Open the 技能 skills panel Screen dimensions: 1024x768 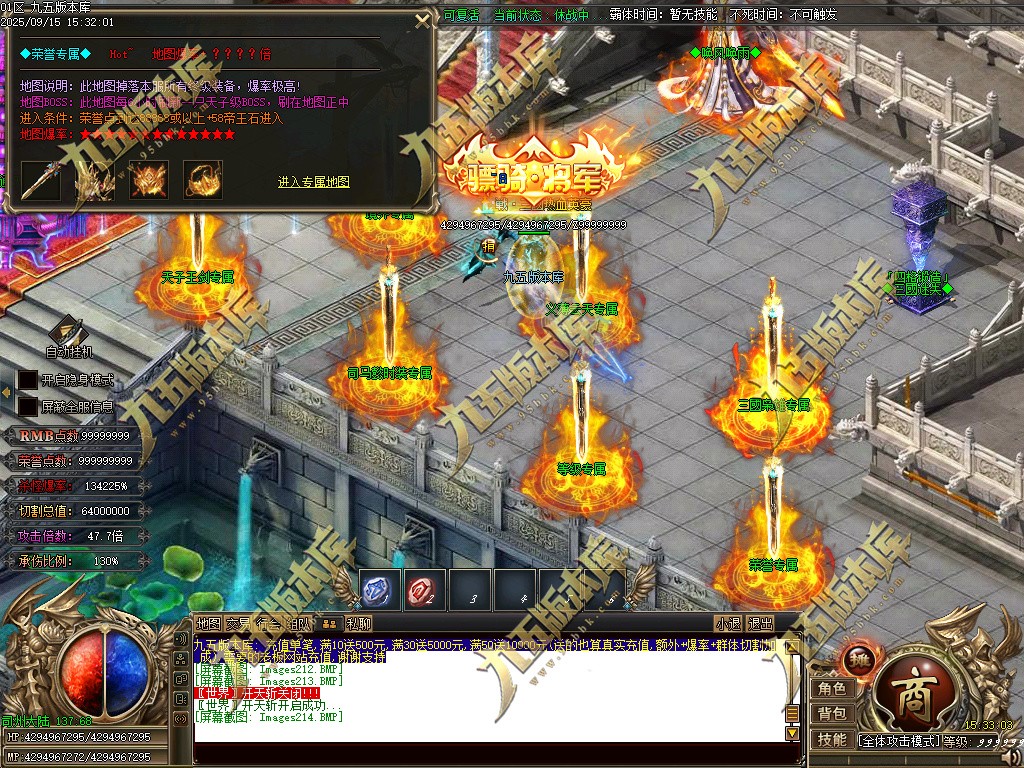point(832,739)
